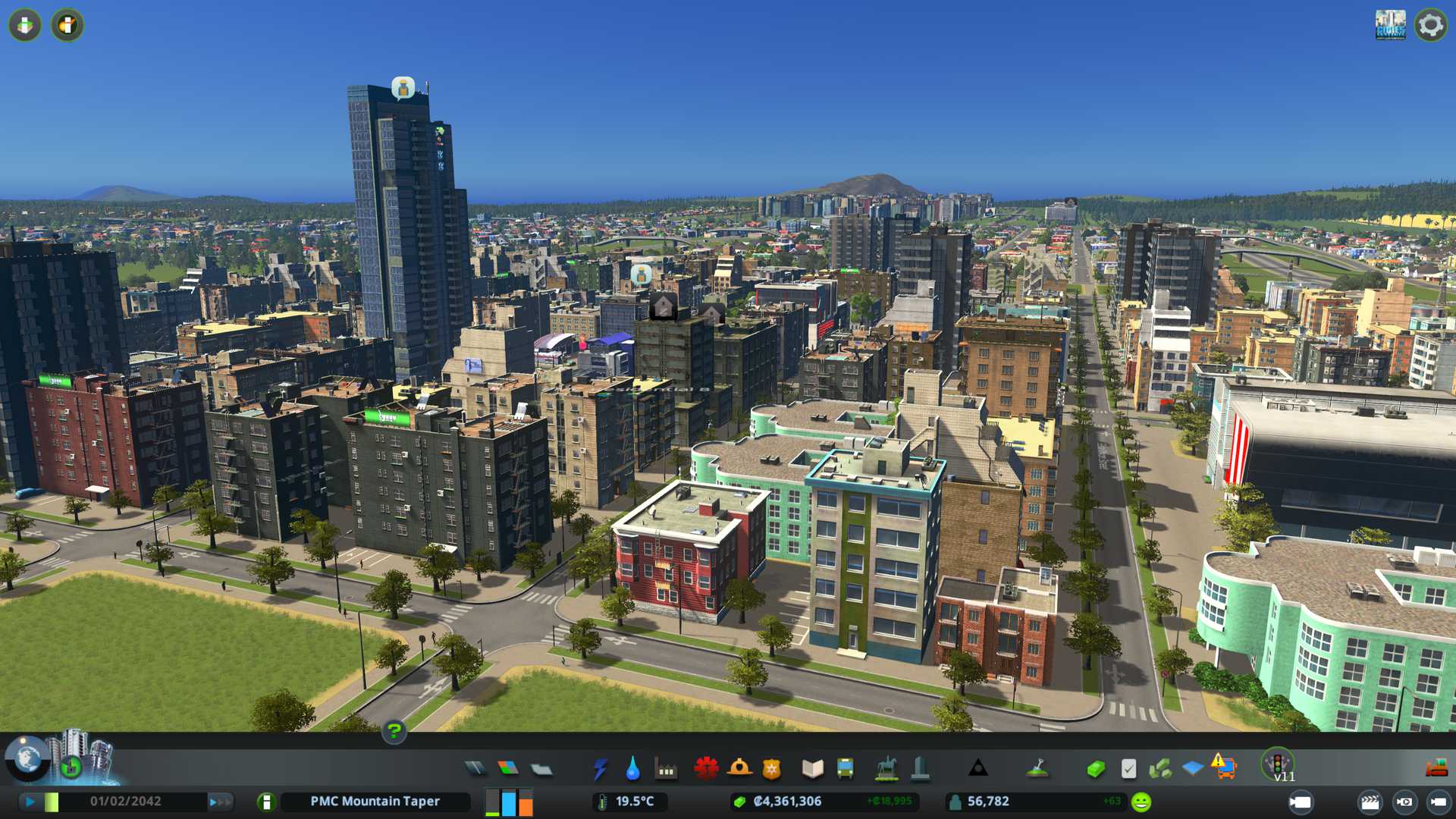Open the Roads build menu
Image resolution: width=1456 pixels, height=819 pixels.
click(x=475, y=769)
